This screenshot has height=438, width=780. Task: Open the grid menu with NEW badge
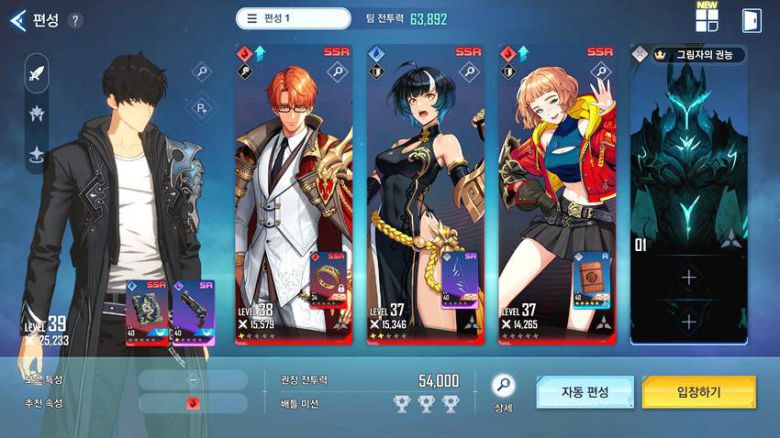click(x=707, y=20)
